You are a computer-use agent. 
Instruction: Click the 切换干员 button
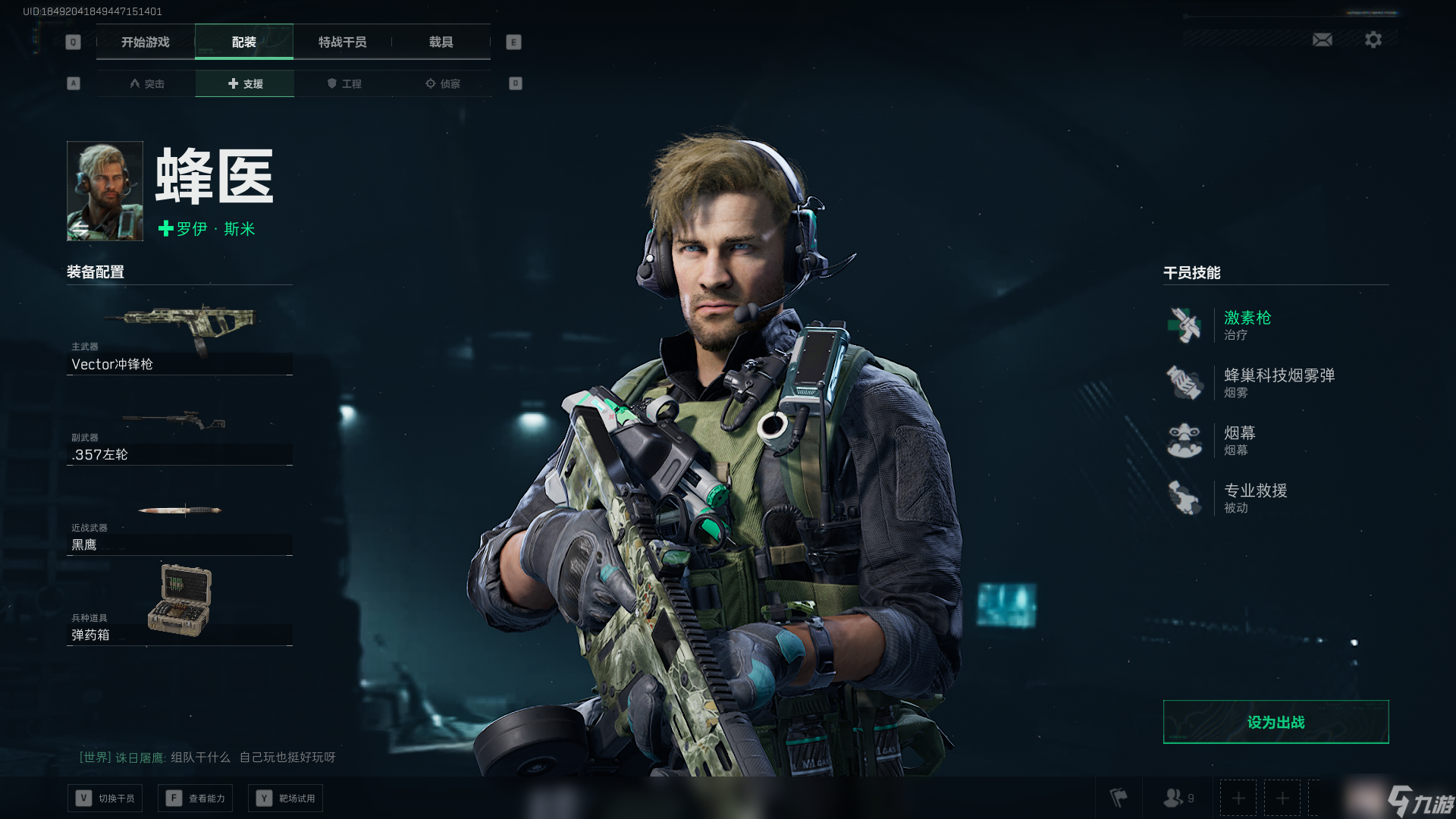pos(105,798)
